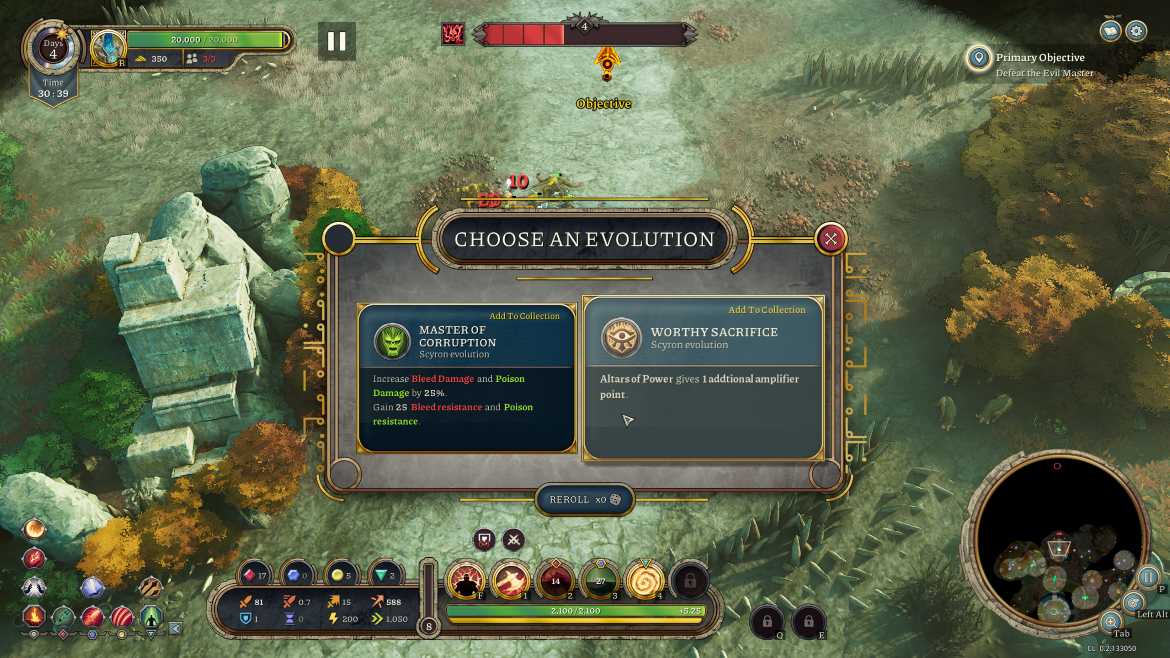
Task: Select the hero silhouette ability icon
Action: coord(466,580)
